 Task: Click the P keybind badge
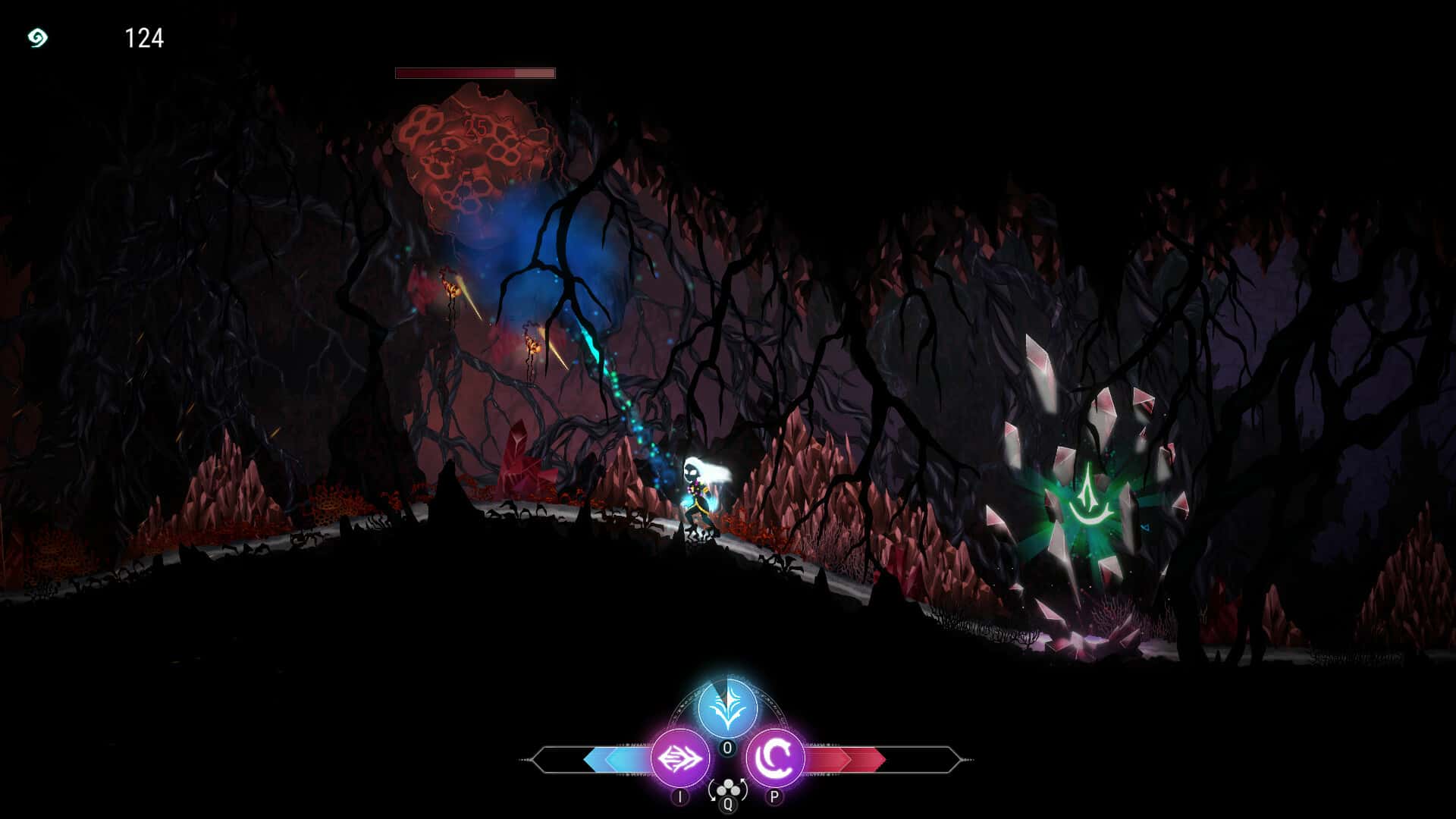[x=774, y=796]
